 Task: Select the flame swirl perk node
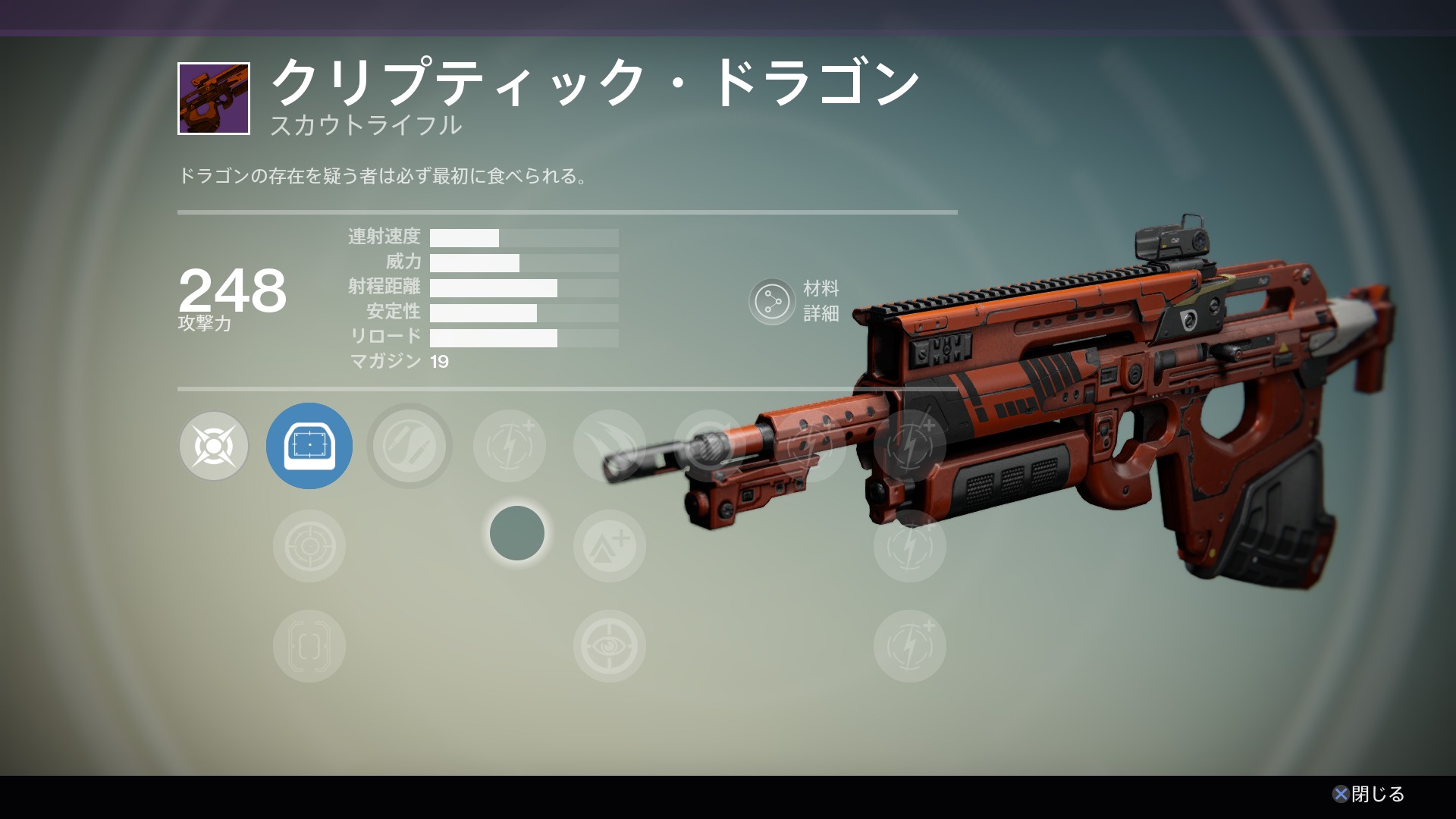pyautogui.click(x=609, y=446)
